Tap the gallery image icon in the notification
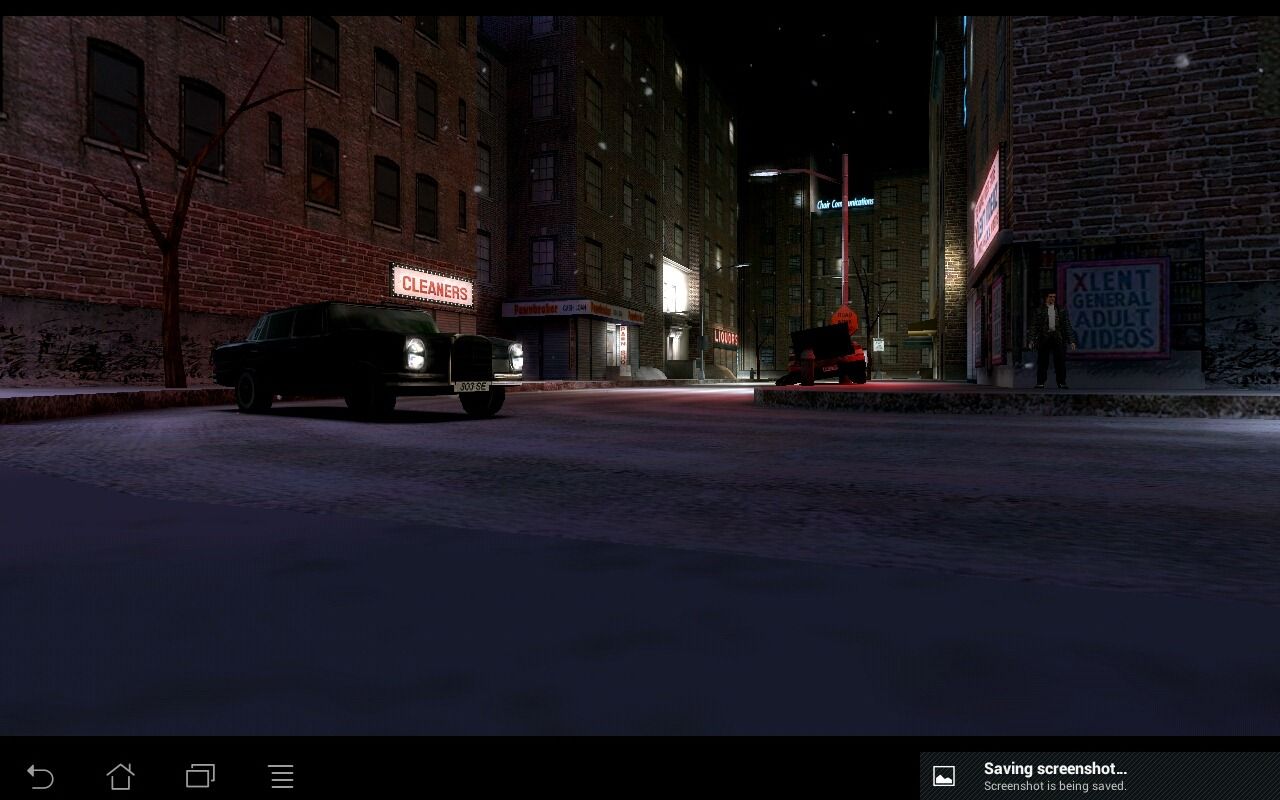Image resolution: width=1280 pixels, height=800 pixels. tap(943, 774)
